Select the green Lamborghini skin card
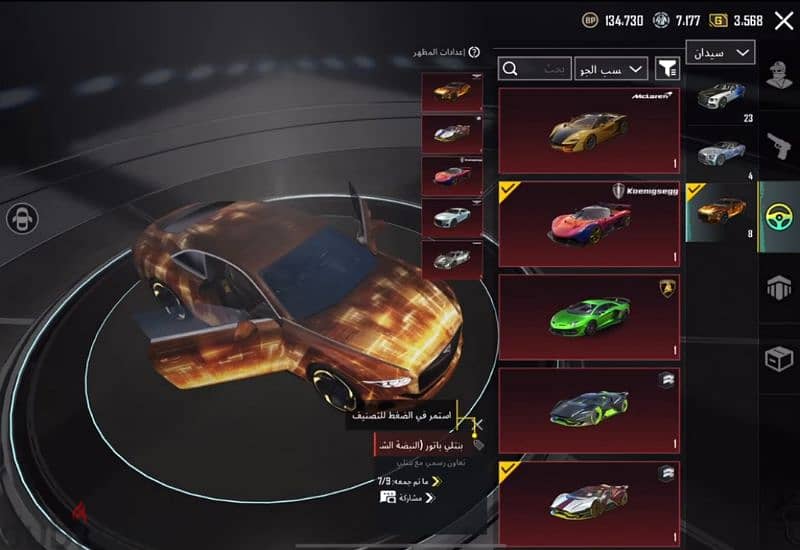Image resolution: width=800 pixels, height=550 pixels. [589, 317]
